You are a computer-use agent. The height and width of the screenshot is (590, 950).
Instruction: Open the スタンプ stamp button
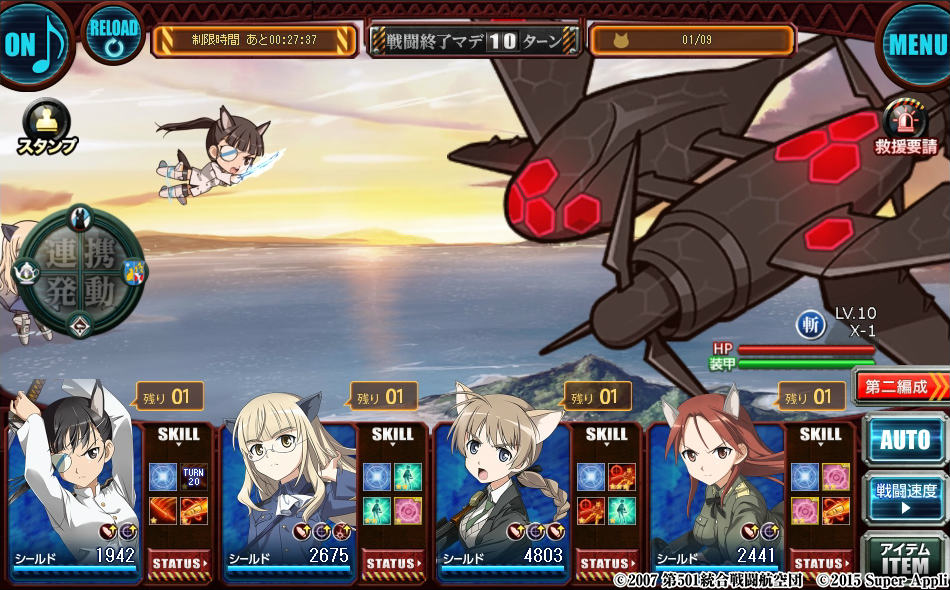pos(46,129)
